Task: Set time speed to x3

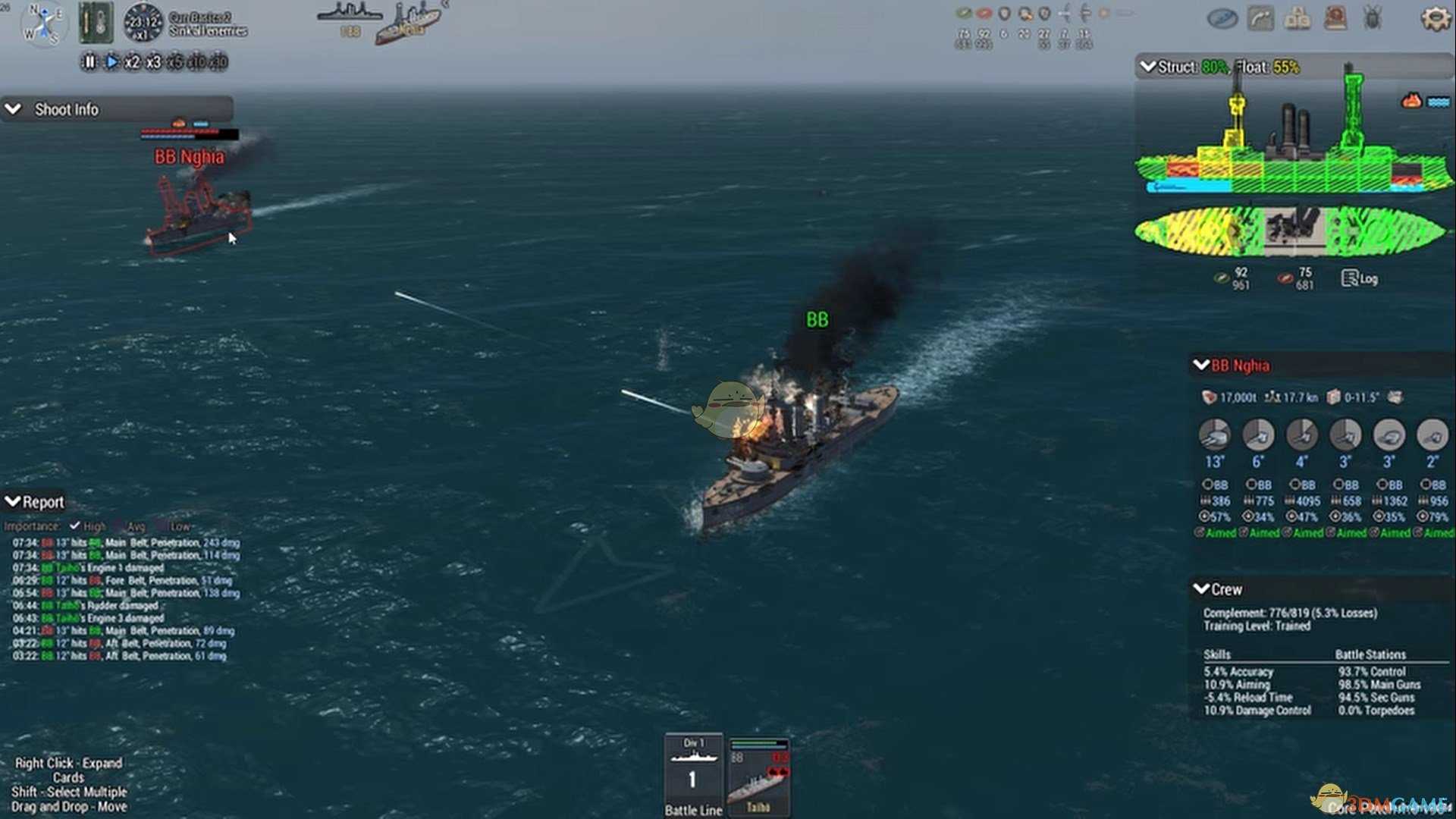Action: click(x=153, y=62)
